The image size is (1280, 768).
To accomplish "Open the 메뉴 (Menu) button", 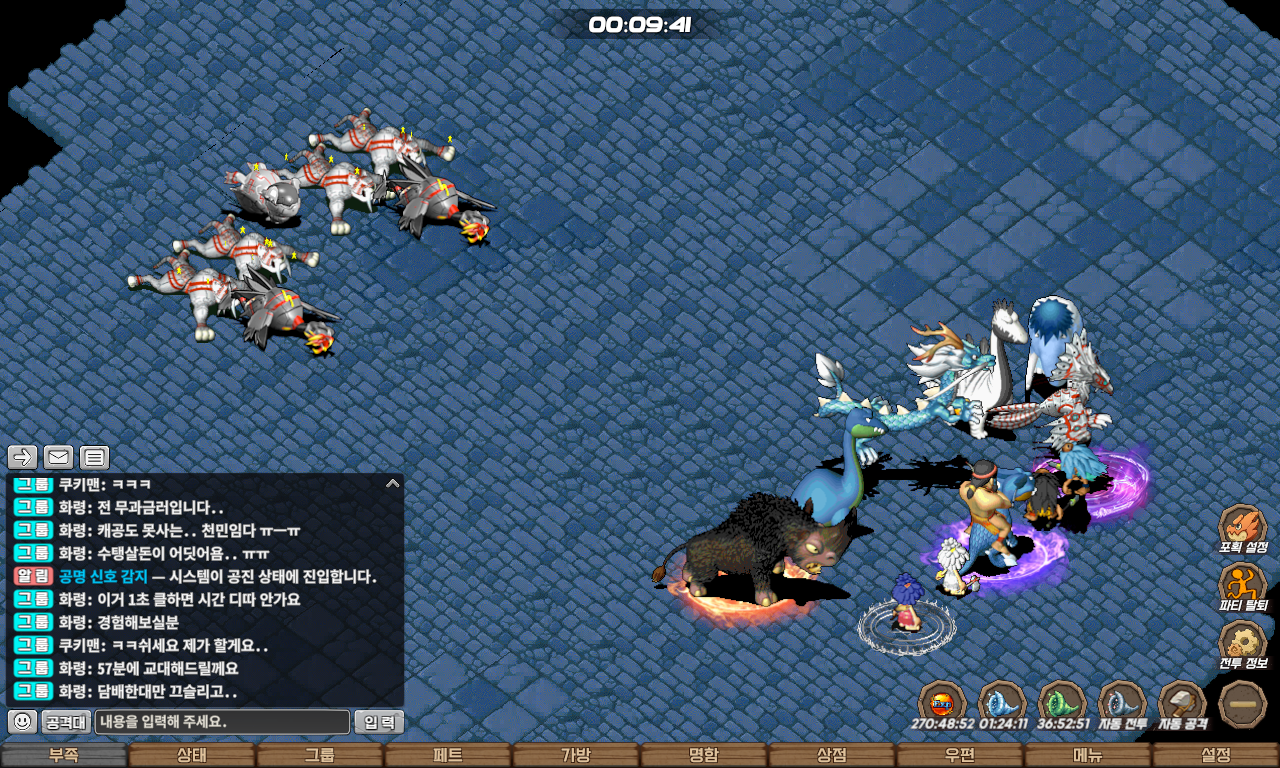I will [1087, 755].
